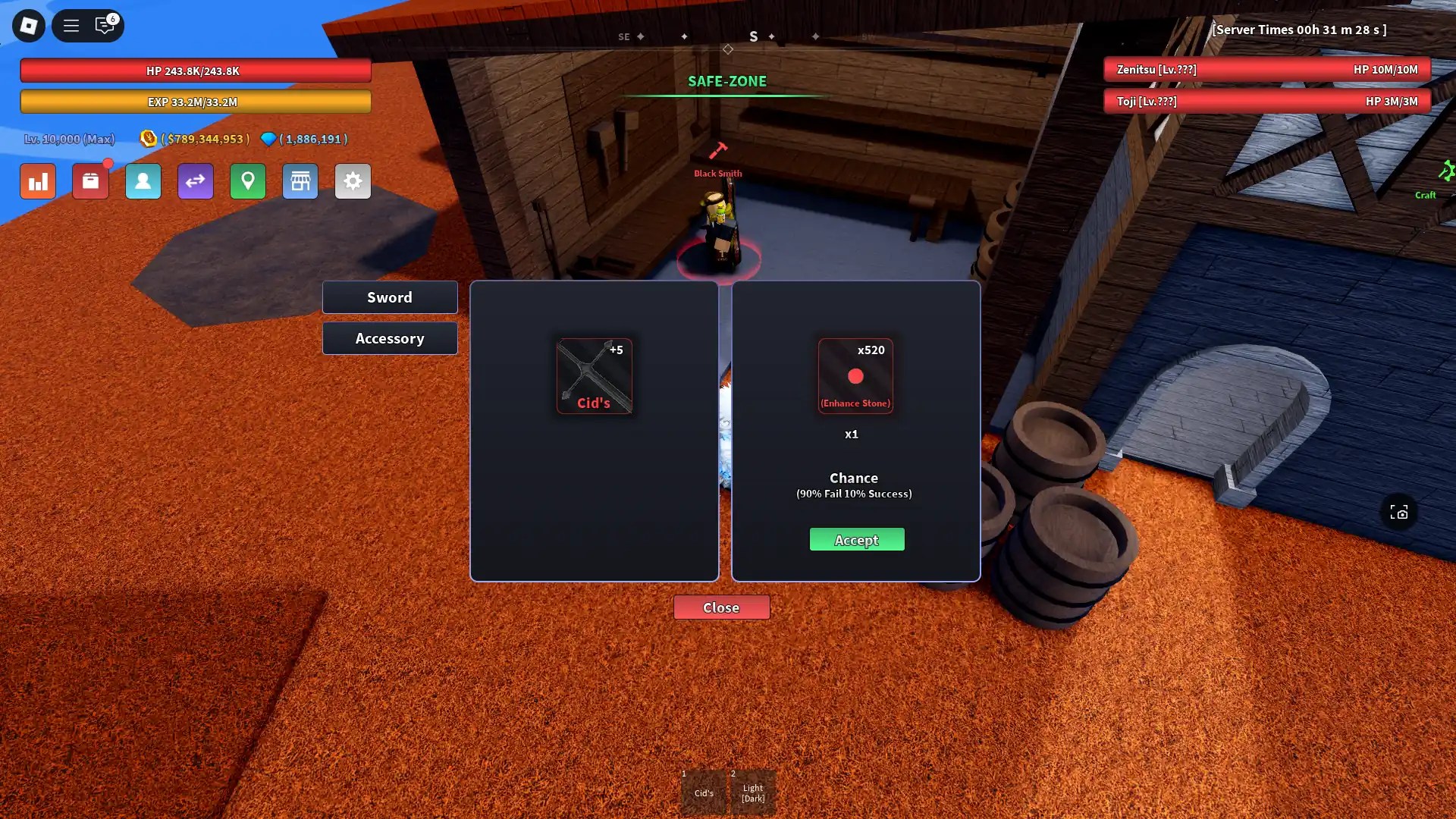Click the screenshot capture icon
Image resolution: width=1456 pixels, height=819 pixels.
(x=1399, y=513)
